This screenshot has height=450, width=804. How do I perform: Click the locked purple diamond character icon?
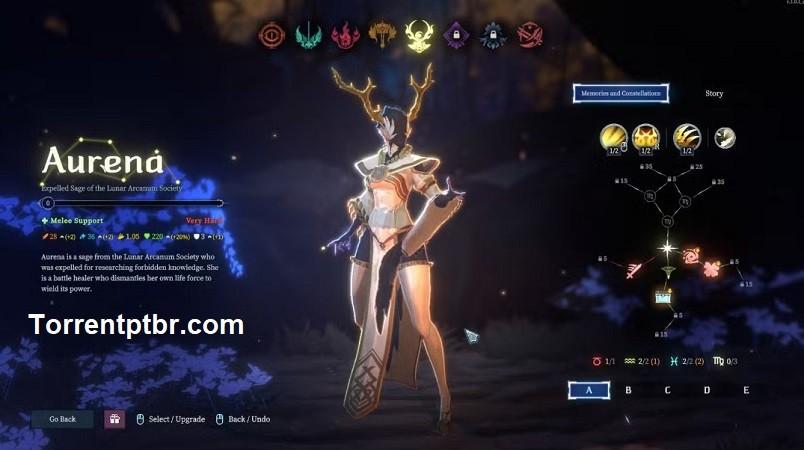click(456, 36)
